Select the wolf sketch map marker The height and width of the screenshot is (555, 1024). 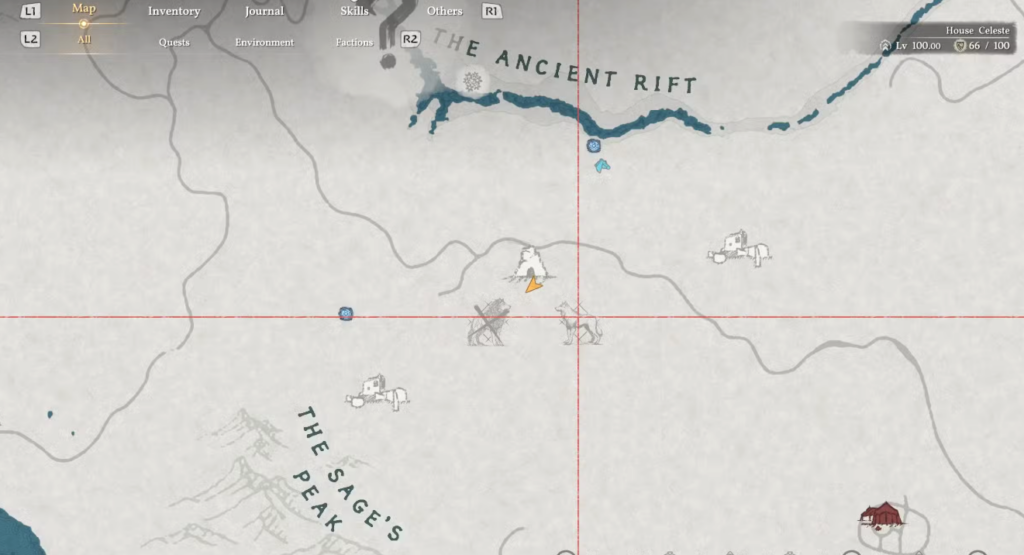(x=580, y=323)
